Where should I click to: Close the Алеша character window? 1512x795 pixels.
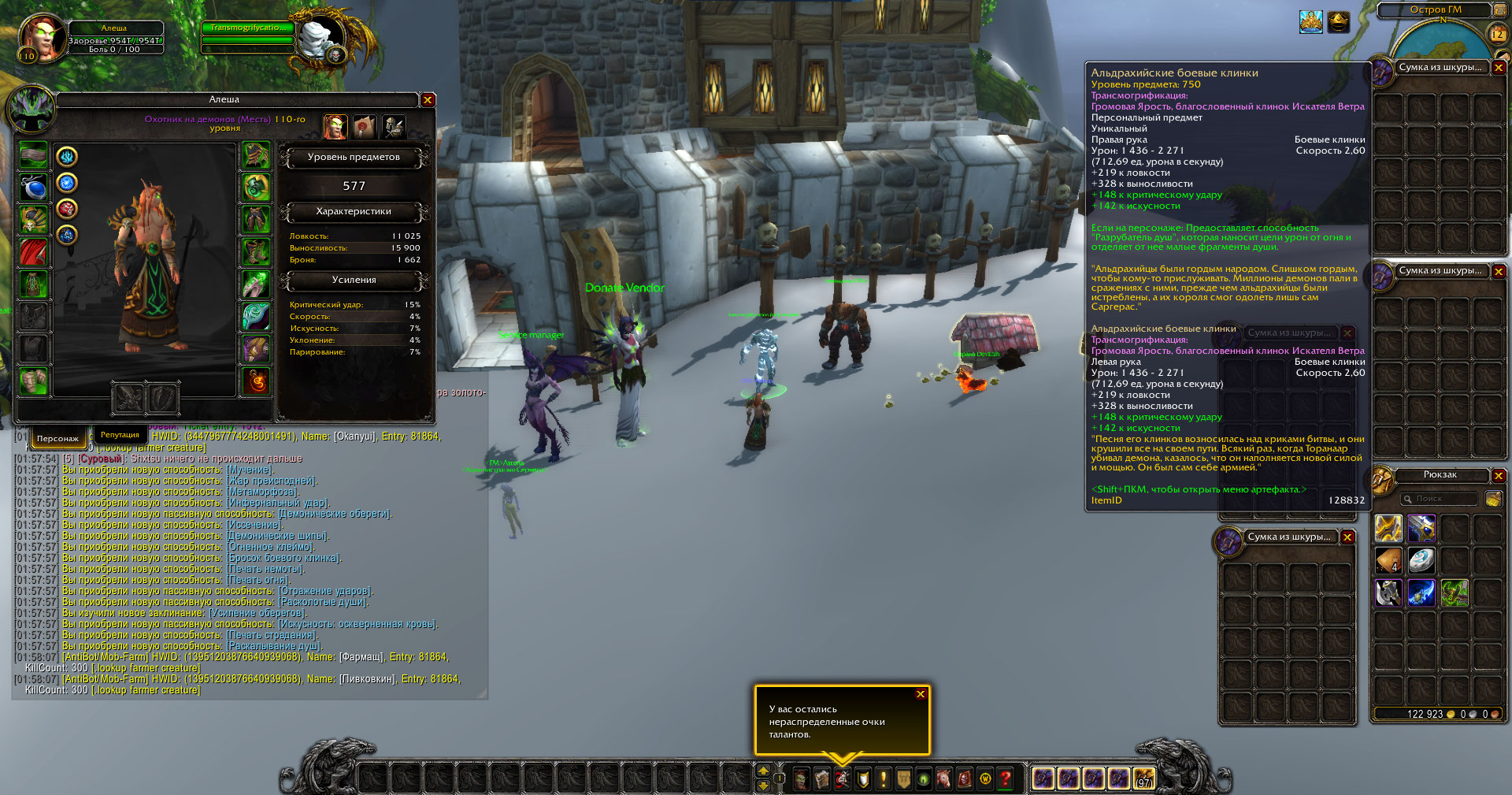click(x=428, y=100)
